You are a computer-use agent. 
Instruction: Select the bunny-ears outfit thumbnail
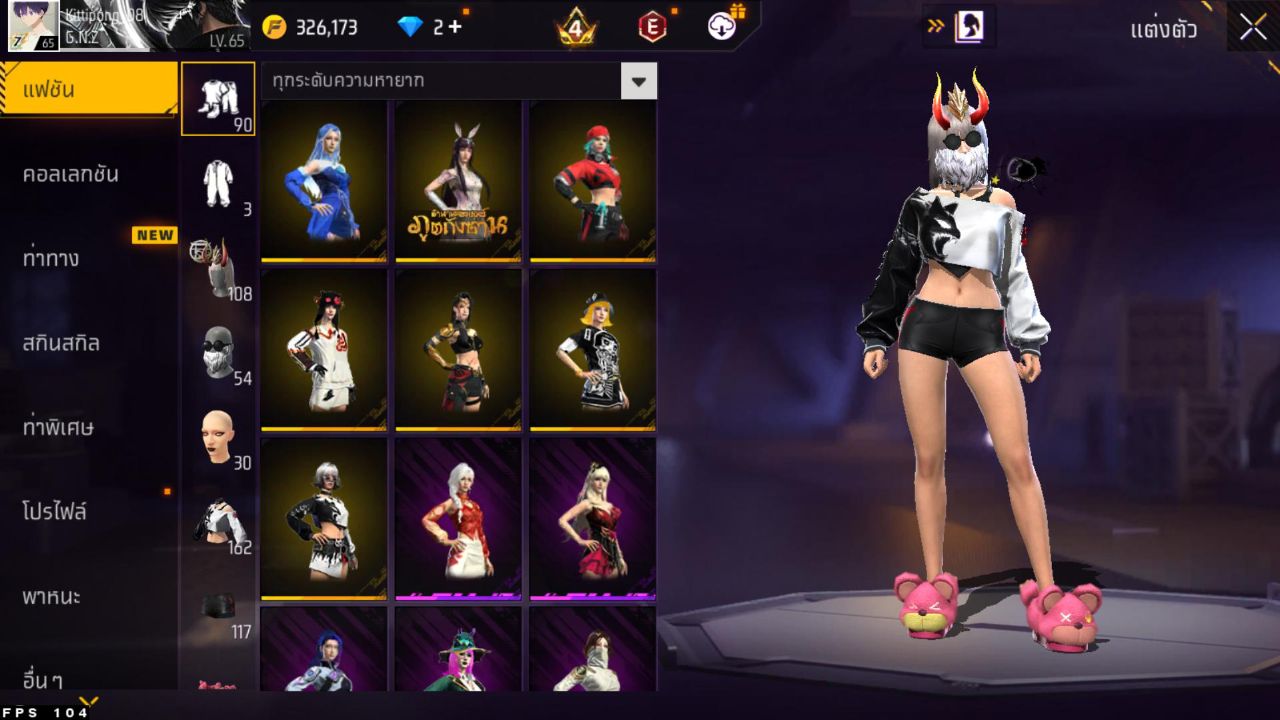pos(458,181)
